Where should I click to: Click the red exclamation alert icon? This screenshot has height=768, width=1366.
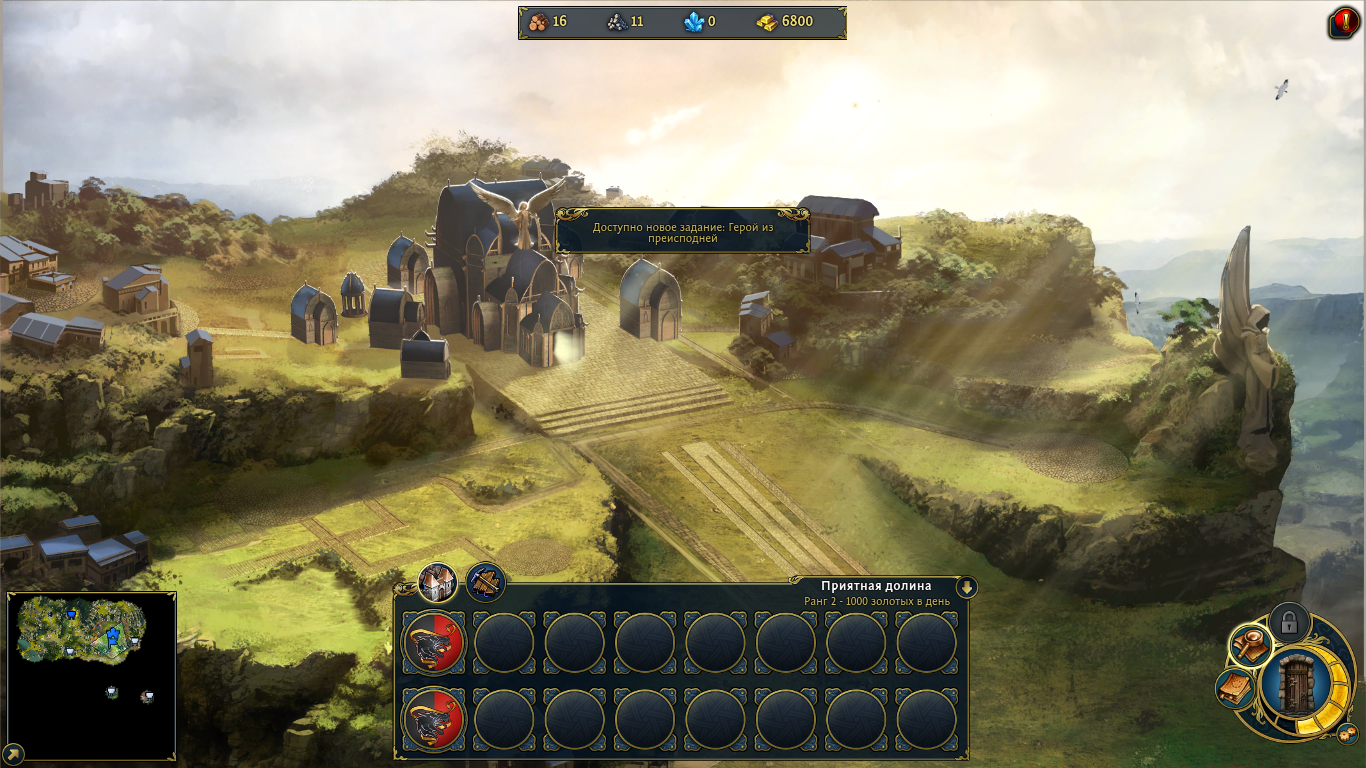1342,23
